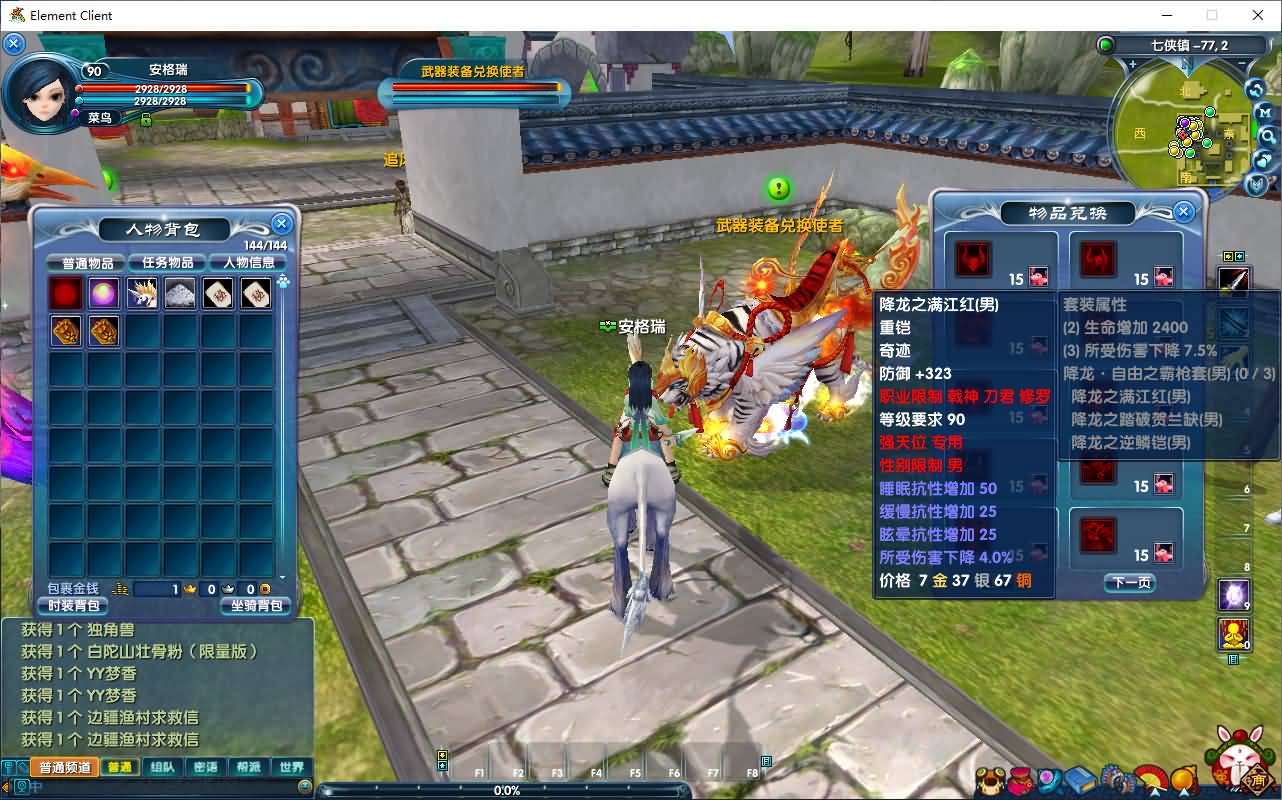
Task: Click the purple orb icon on right sidebar
Action: 1234,595
